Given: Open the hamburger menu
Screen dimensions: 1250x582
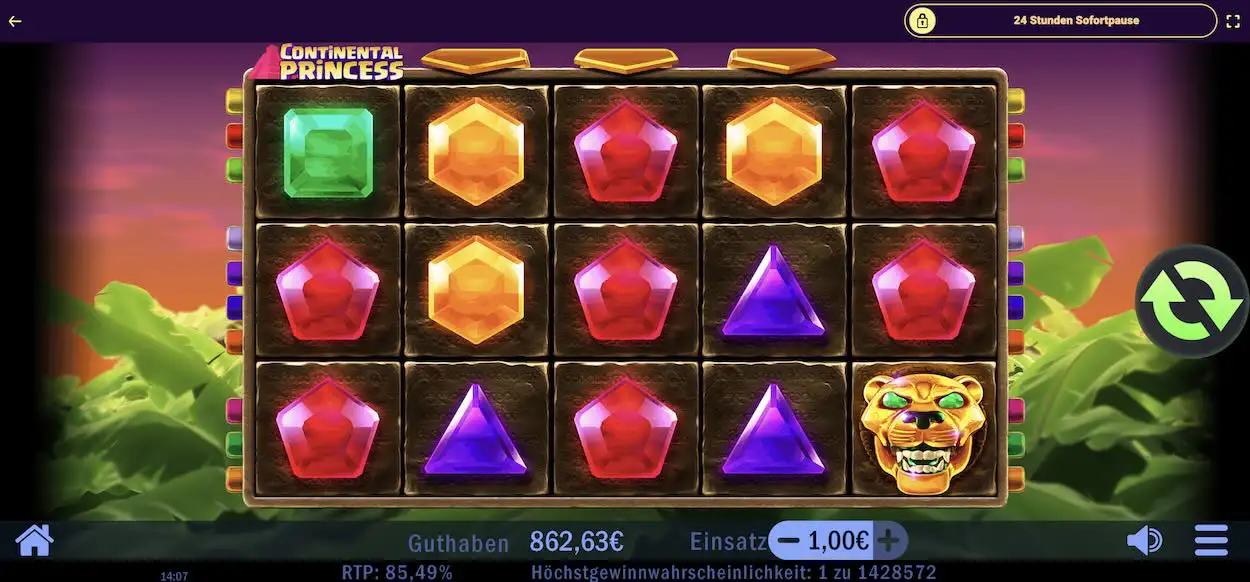Looking at the screenshot, I should point(1211,541).
